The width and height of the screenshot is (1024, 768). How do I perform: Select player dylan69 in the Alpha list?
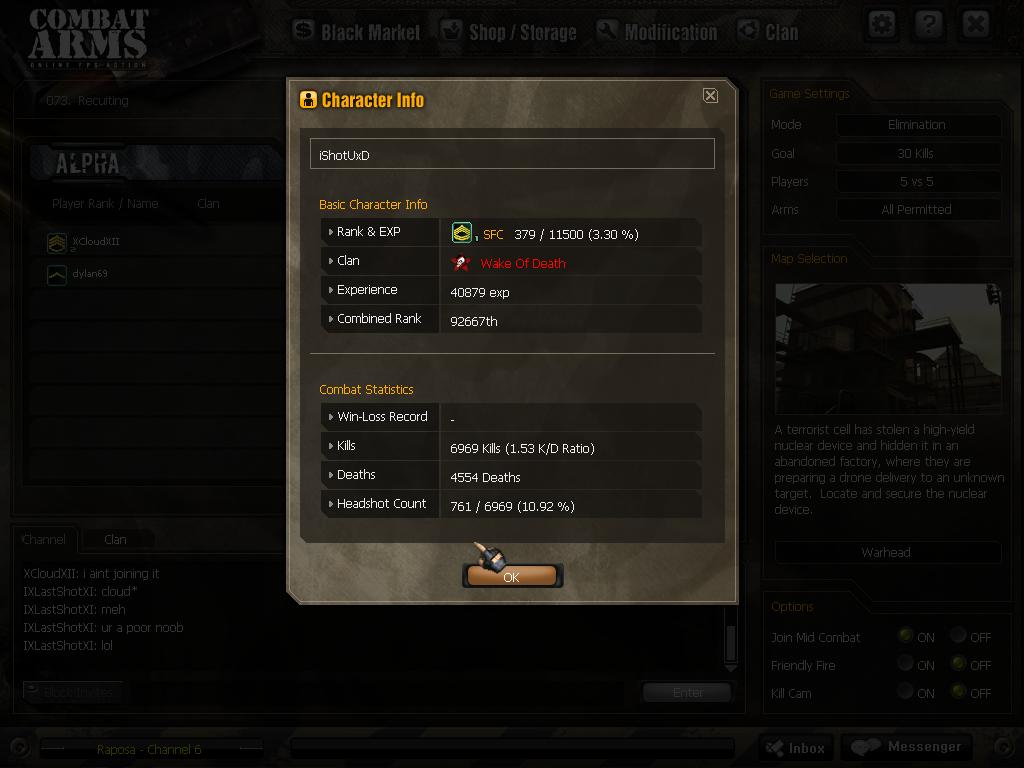pyautogui.click(x=89, y=274)
